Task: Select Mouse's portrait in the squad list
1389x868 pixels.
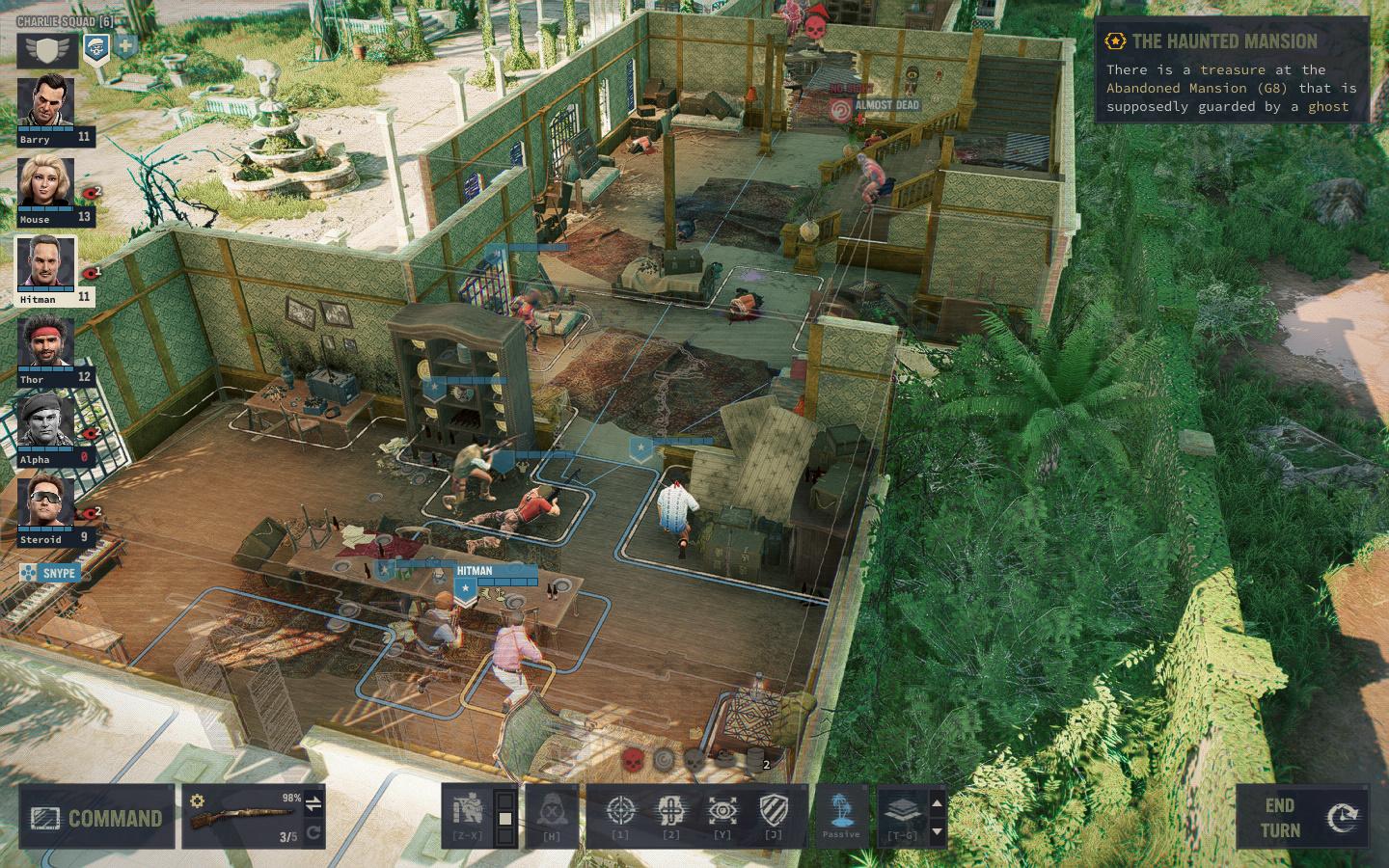Action: click(45, 182)
